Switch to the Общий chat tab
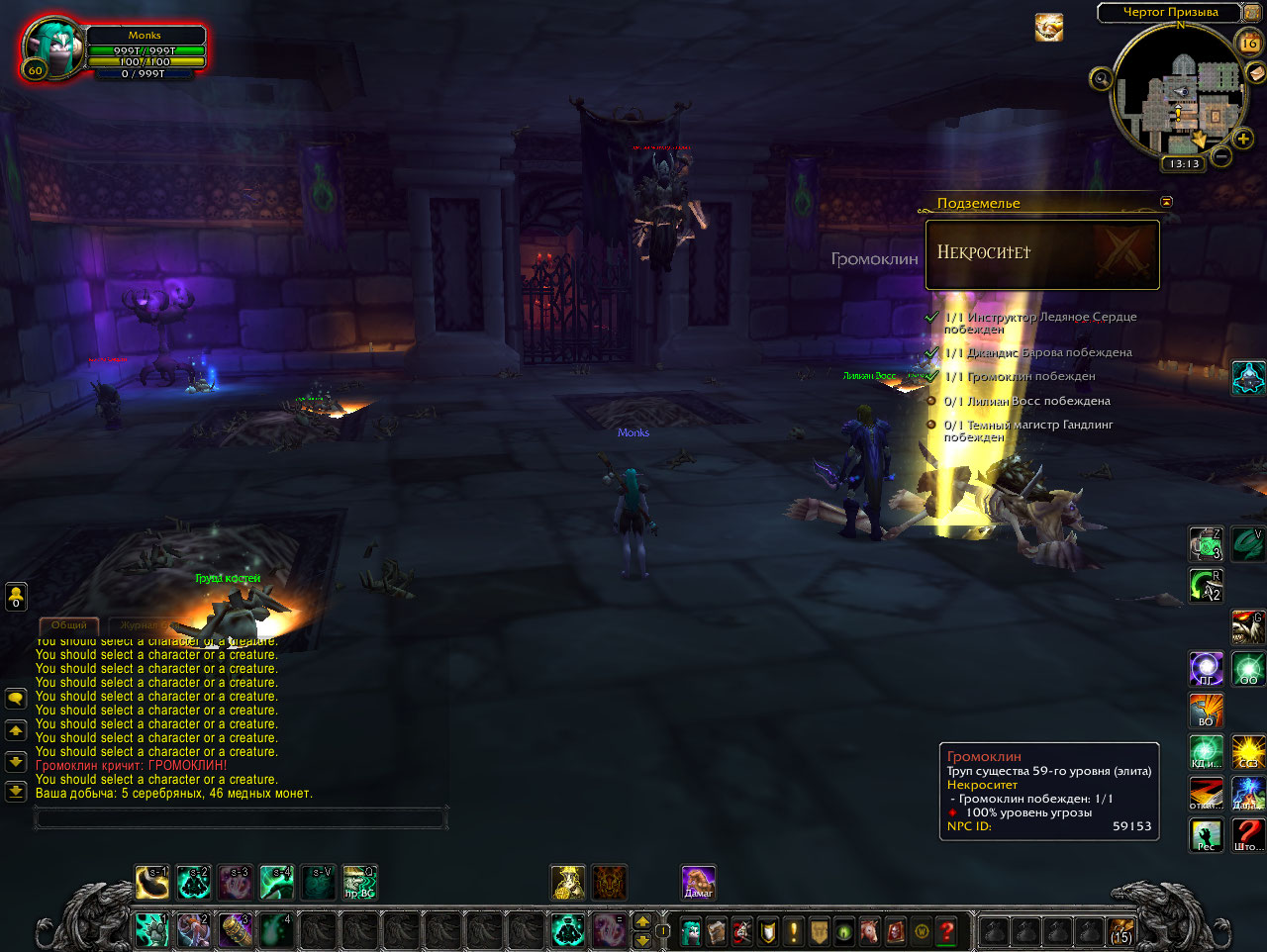This screenshot has height=952, width=1267. tap(69, 625)
